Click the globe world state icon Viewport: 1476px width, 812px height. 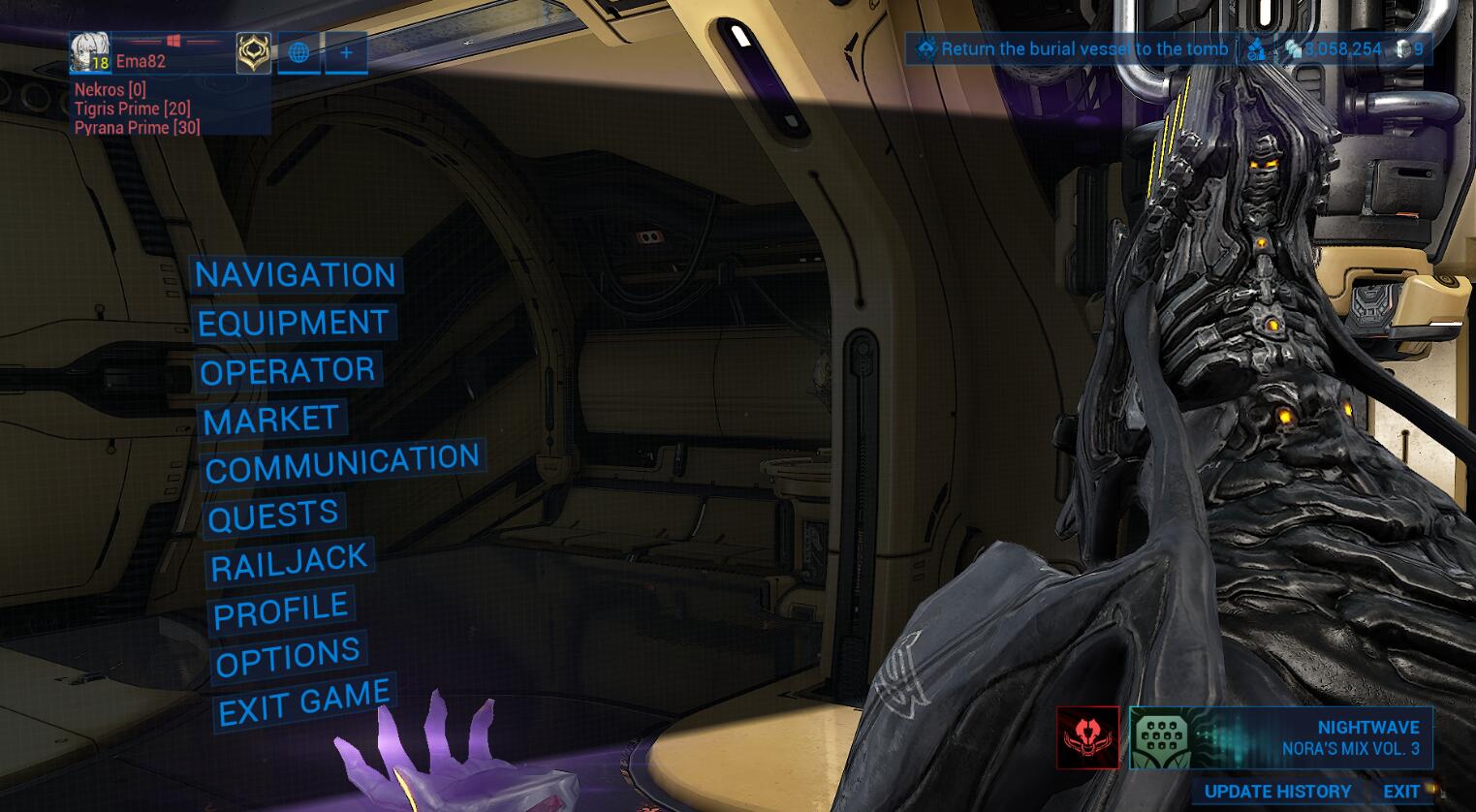[x=298, y=53]
